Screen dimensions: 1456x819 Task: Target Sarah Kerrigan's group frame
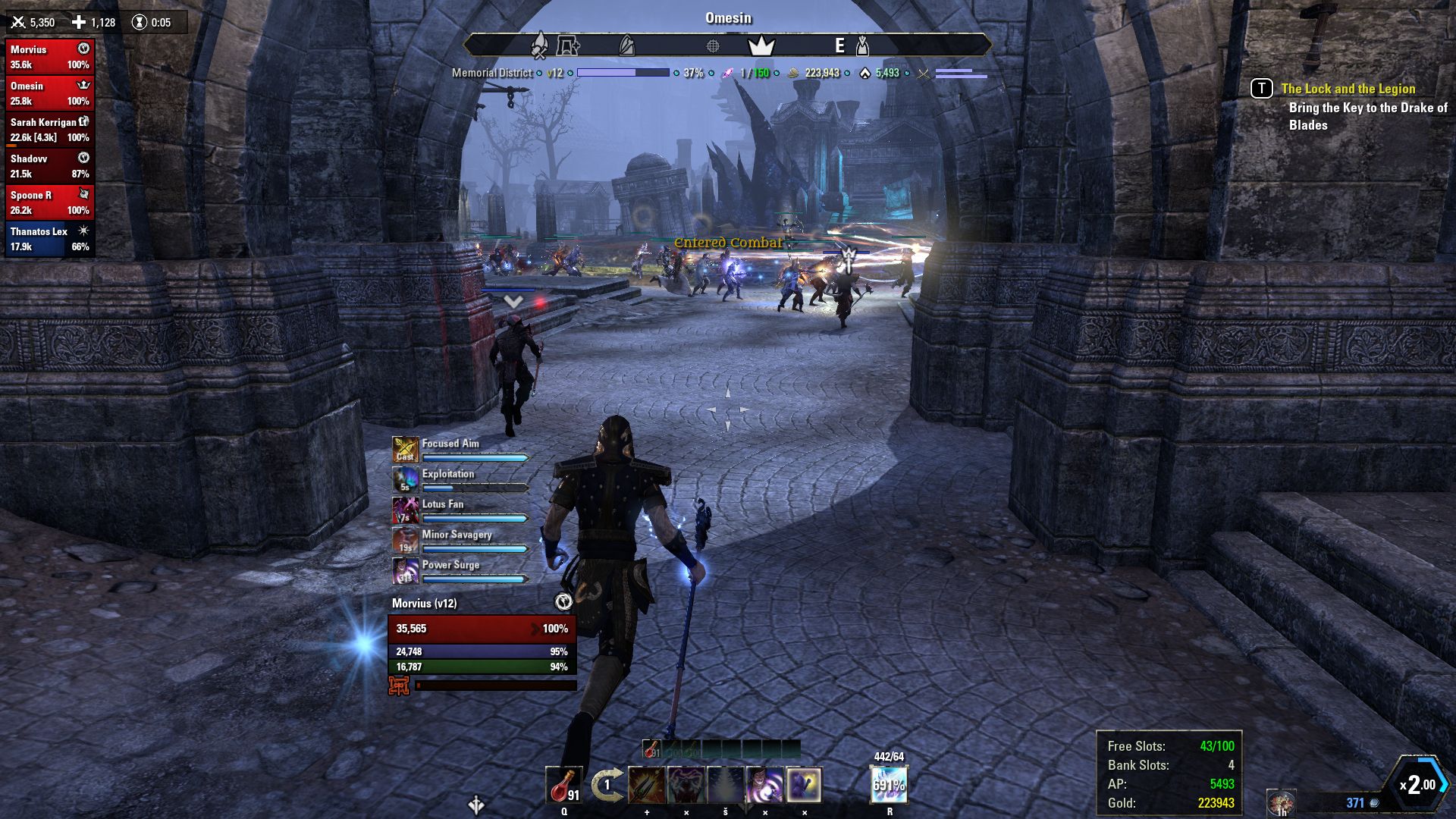[x=49, y=130]
